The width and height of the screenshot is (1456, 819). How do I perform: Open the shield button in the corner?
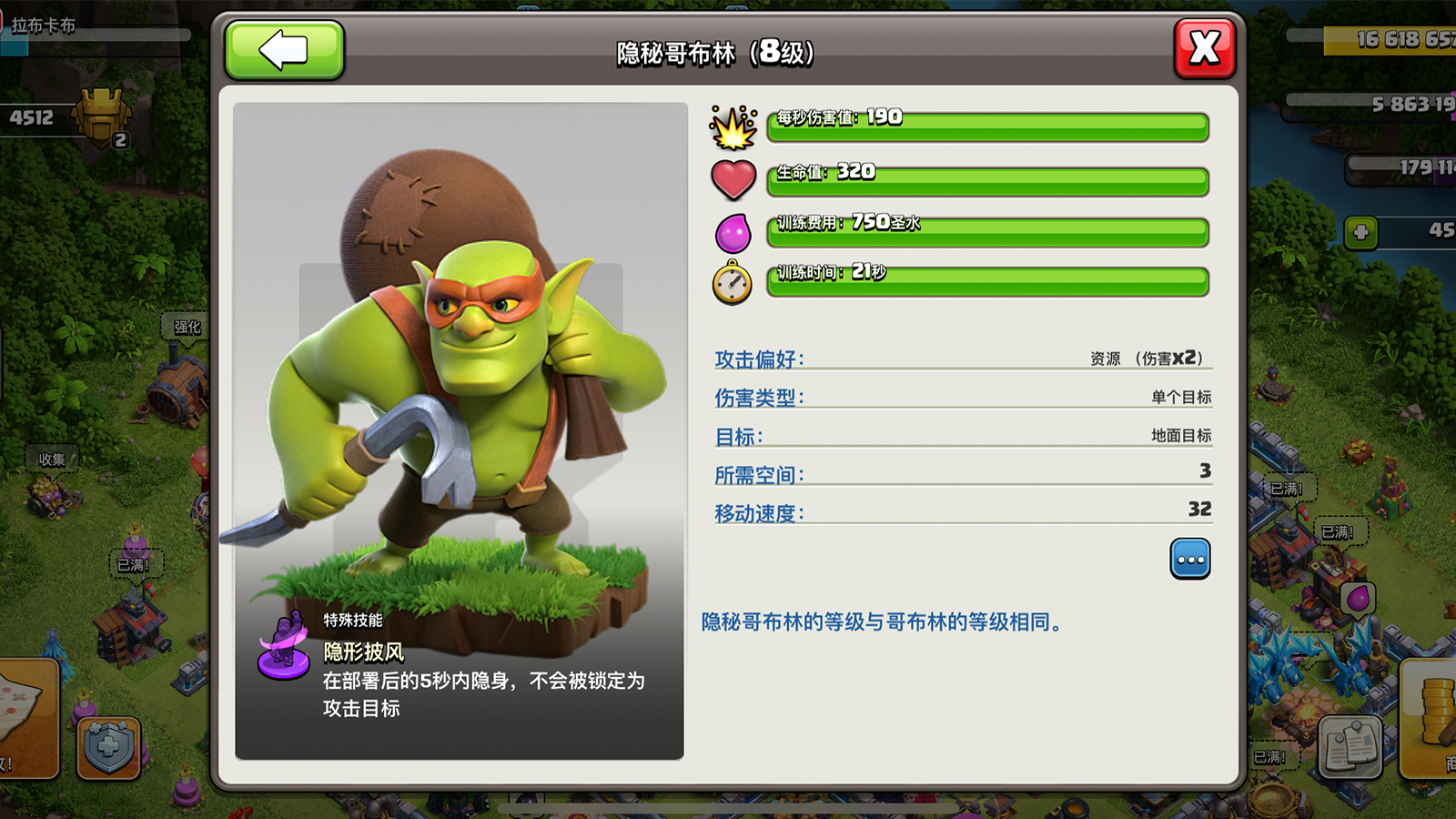(x=108, y=748)
